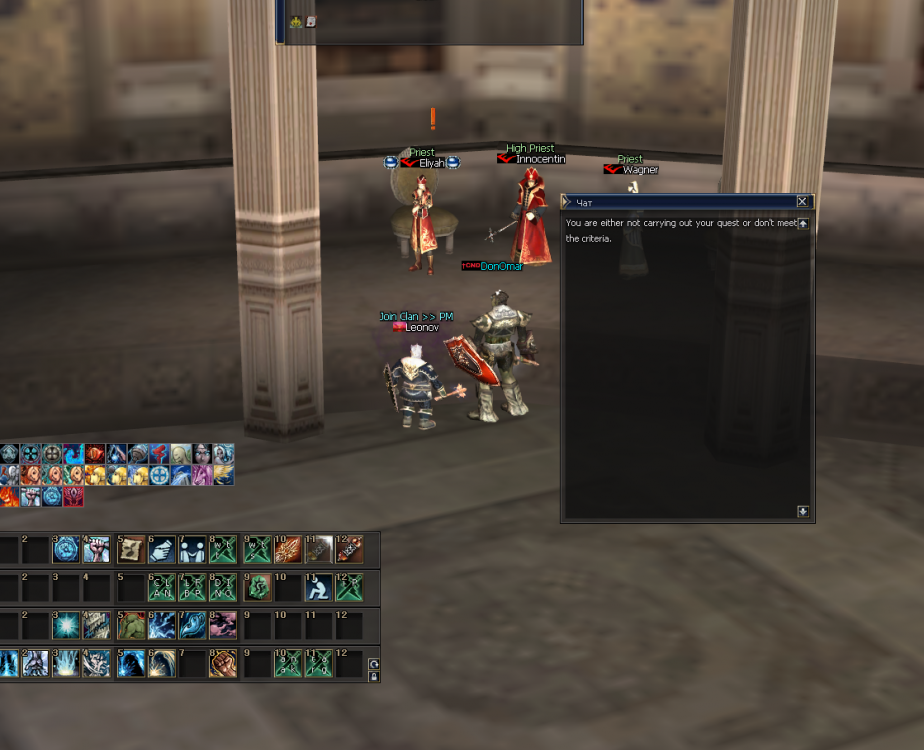Run the 'atak' macro in the bottom hotbar
924x750 pixels.
[x=288, y=663]
